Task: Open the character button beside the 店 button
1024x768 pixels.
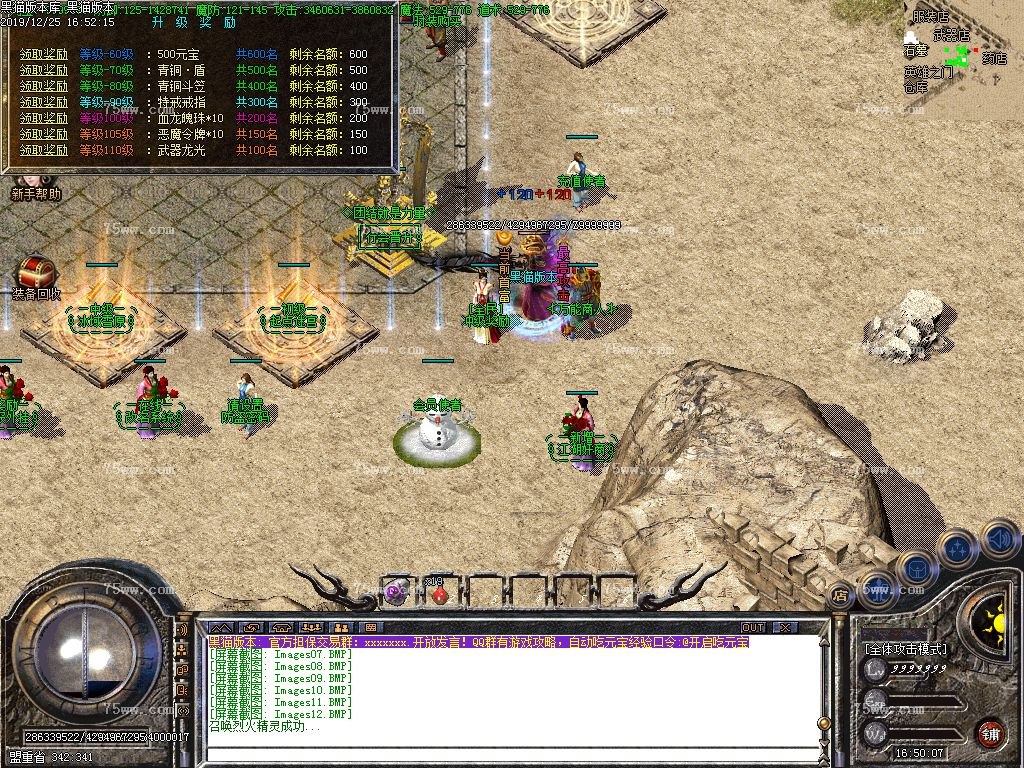Action: [x=877, y=587]
